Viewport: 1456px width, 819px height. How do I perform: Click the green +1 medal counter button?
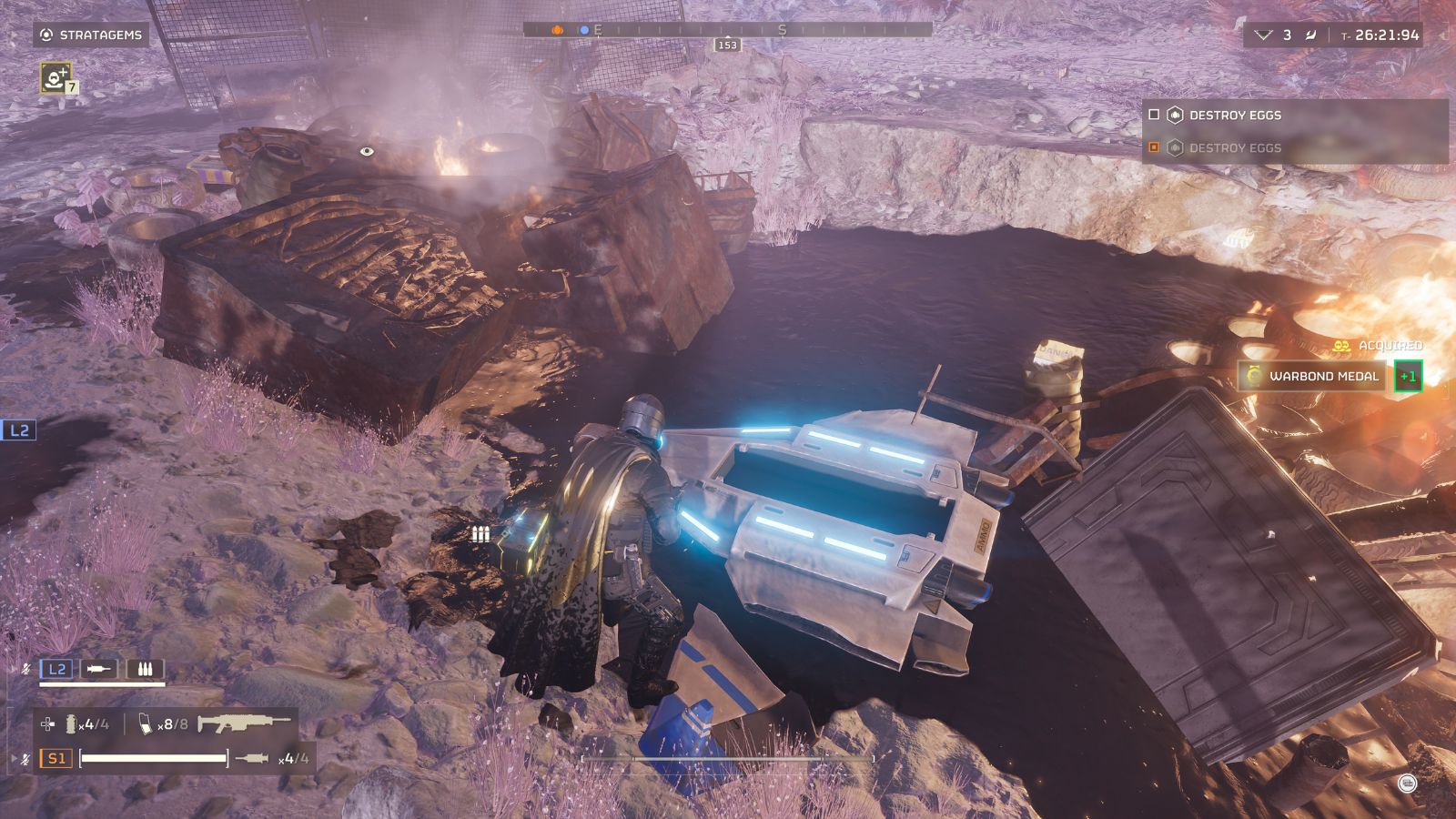(1410, 376)
